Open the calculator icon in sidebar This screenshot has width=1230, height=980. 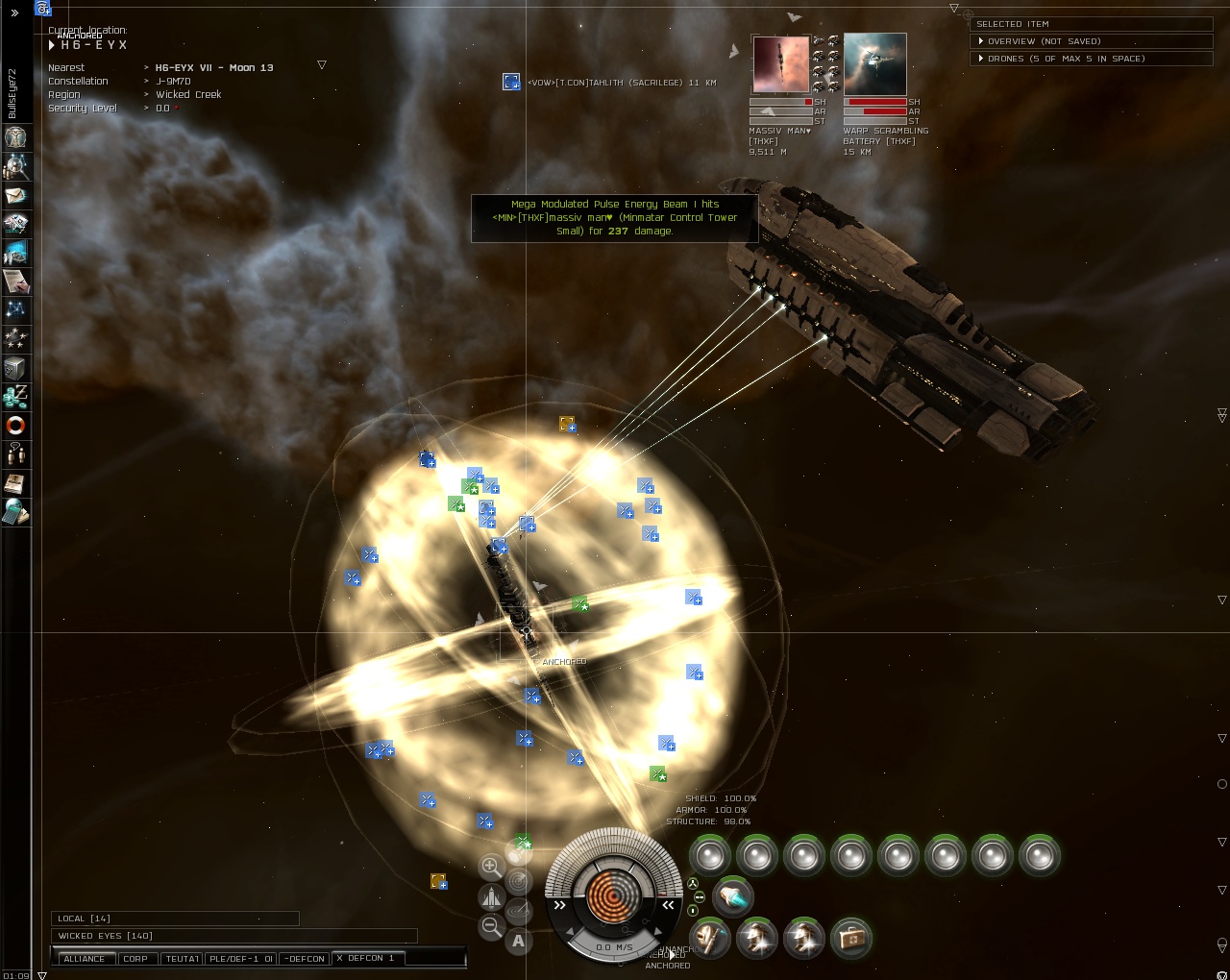pyautogui.click(x=15, y=511)
